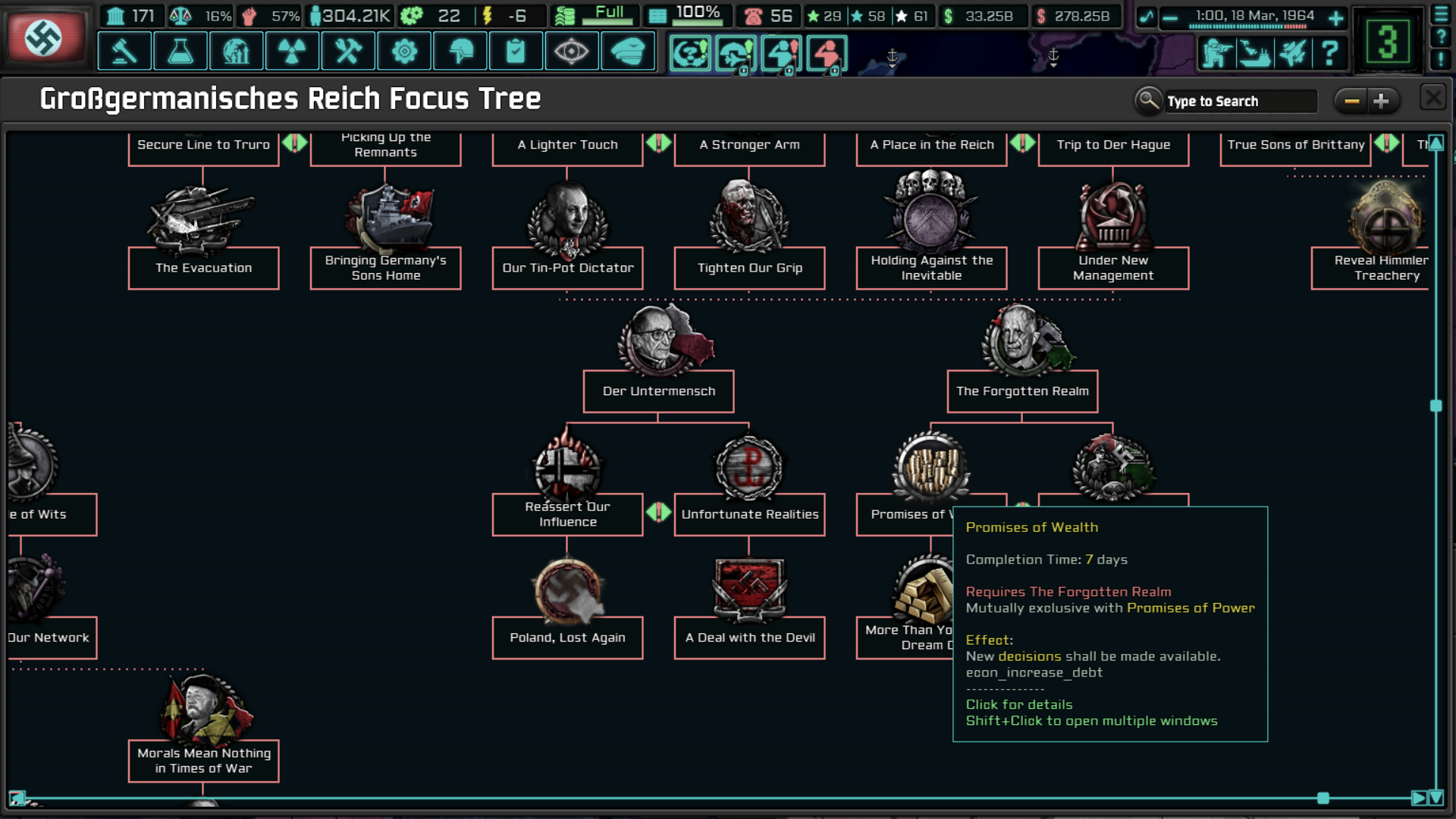1456x819 pixels.
Task: Open the research flask menu
Action: [180, 52]
